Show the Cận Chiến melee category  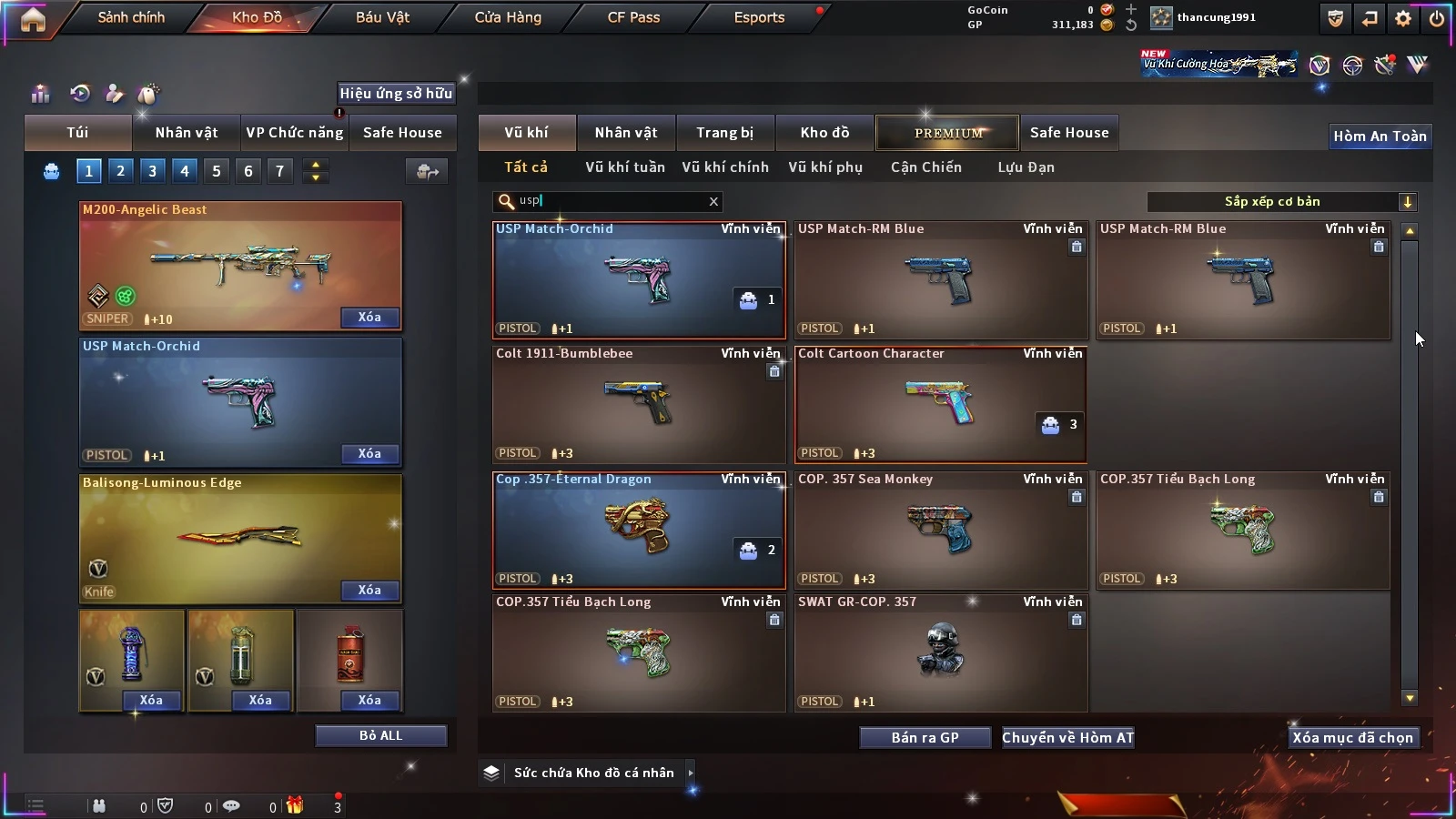(x=925, y=167)
